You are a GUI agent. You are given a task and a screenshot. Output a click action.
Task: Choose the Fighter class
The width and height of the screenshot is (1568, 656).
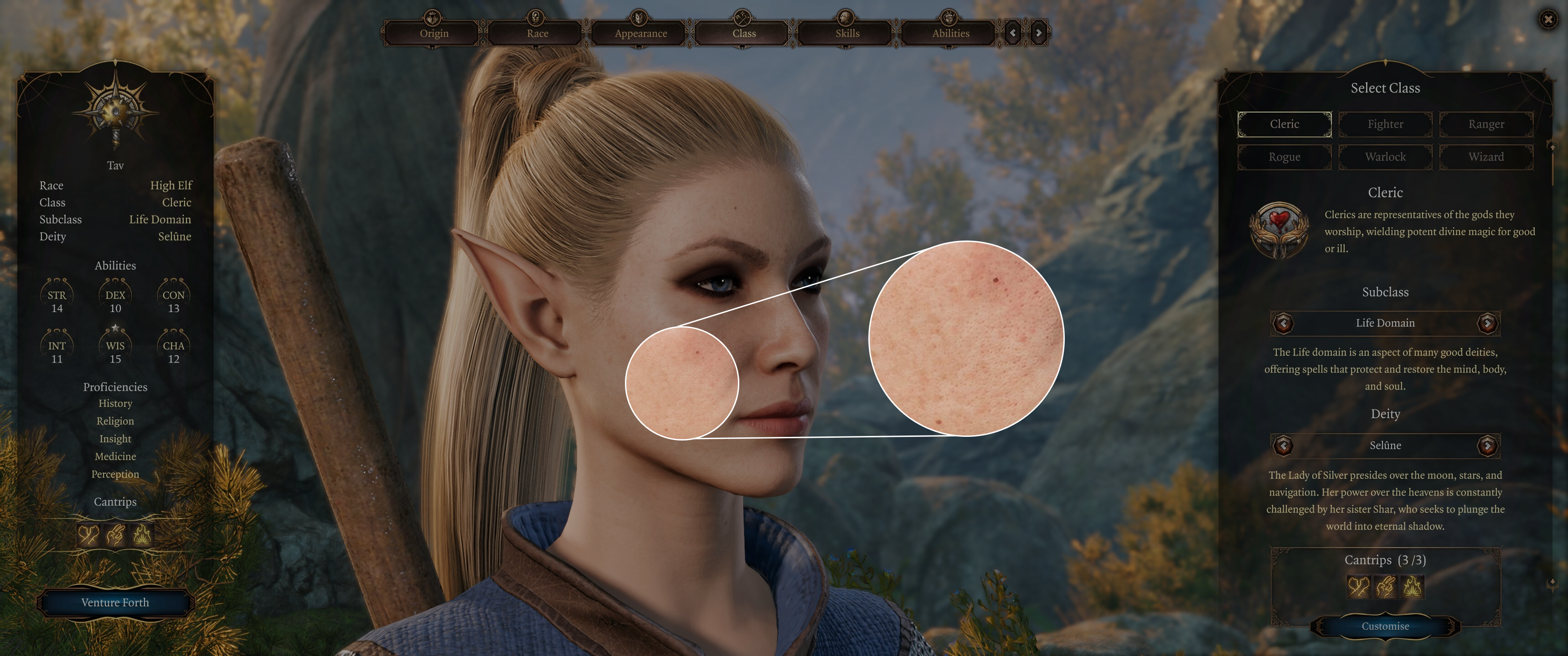pyautogui.click(x=1385, y=124)
